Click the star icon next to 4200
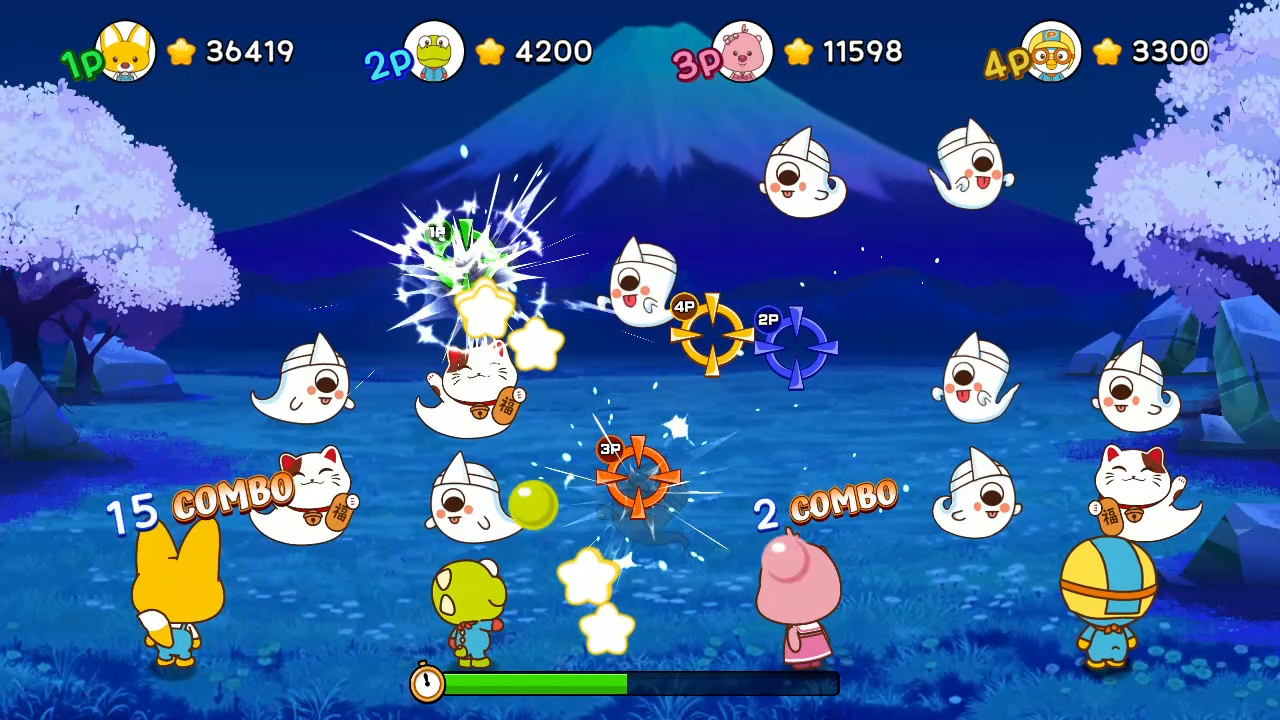Image resolution: width=1280 pixels, height=720 pixels. pos(489,52)
